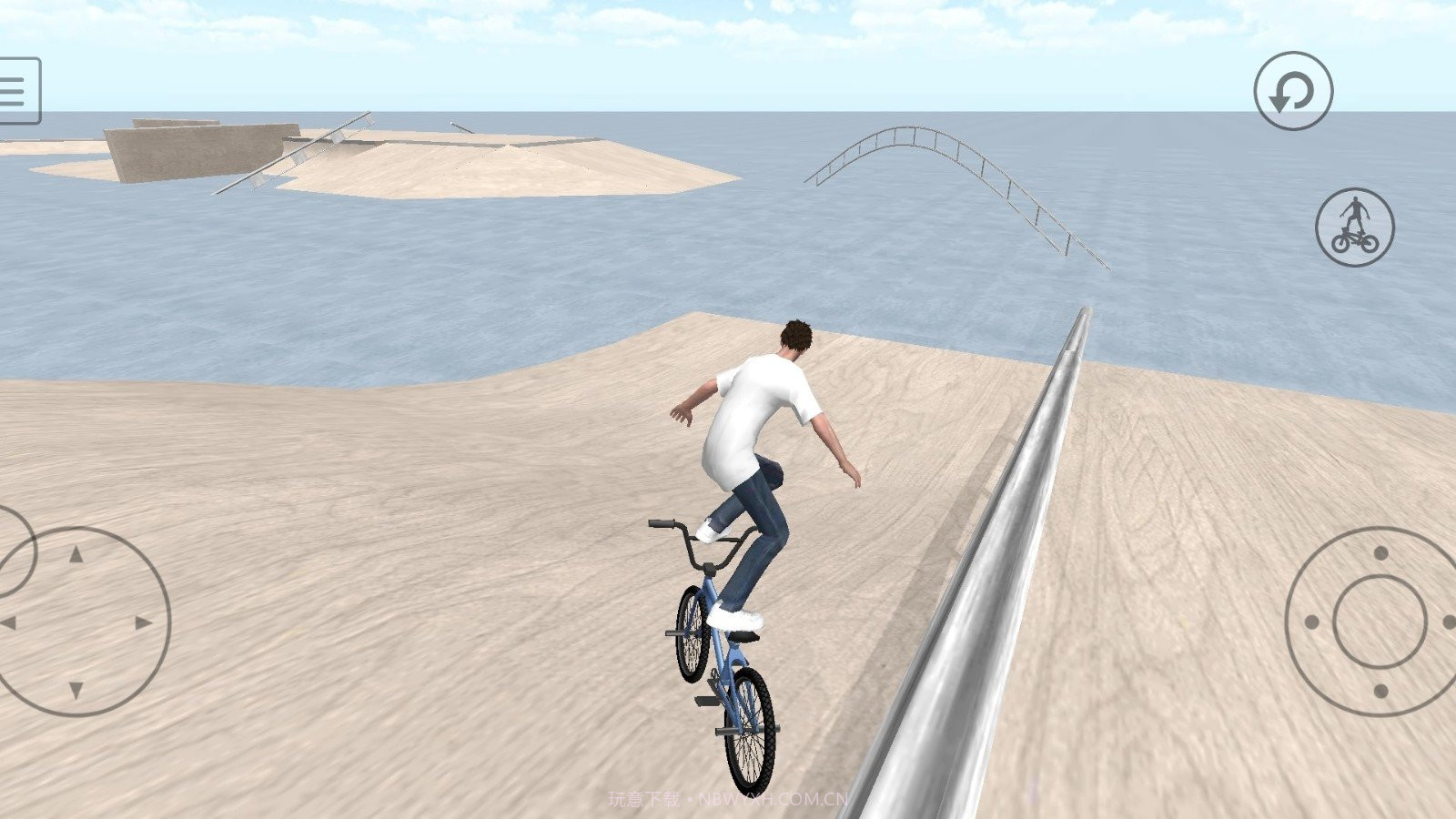Image resolution: width=1456 pixels, height=819 pixels.
Task: Tap the inner circle of the right control
Action: tap(1380, 622)
